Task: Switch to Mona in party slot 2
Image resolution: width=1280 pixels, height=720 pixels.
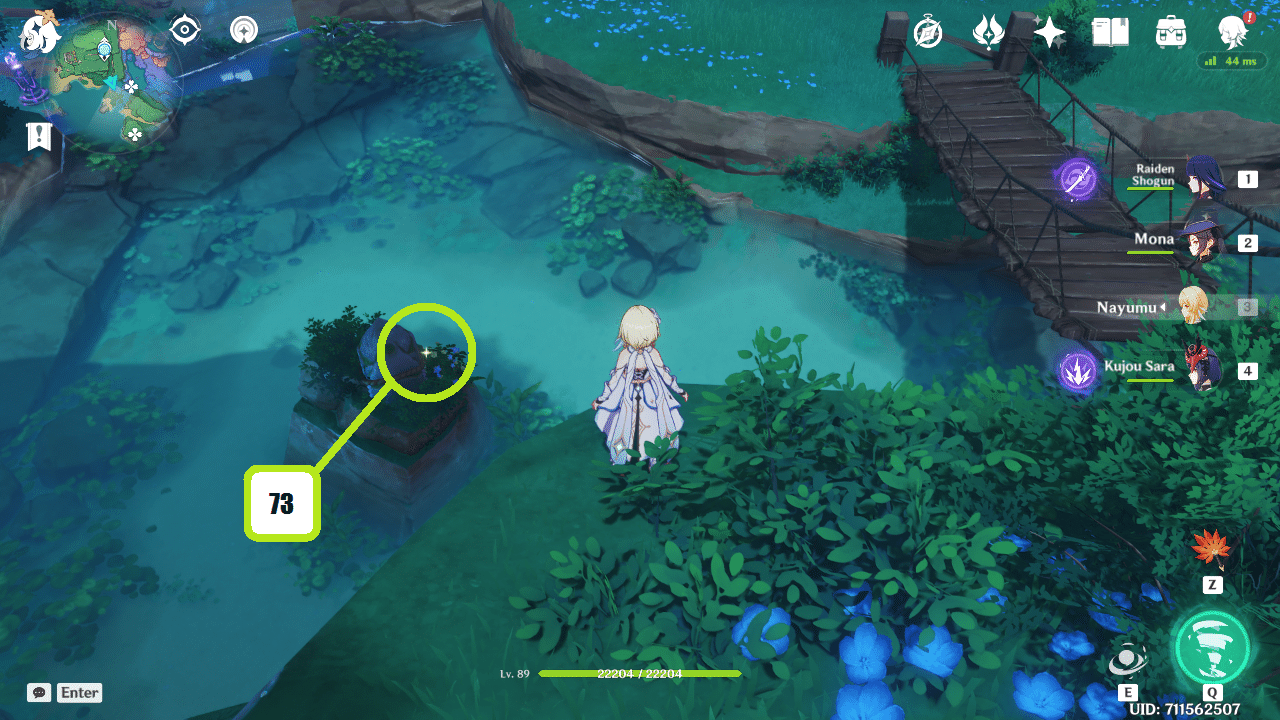Action: coord(1200,243)
